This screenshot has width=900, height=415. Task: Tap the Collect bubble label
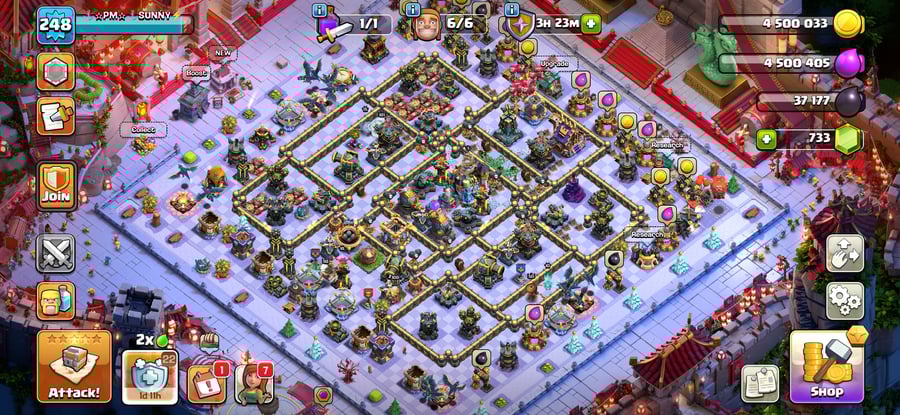[143, 129]
